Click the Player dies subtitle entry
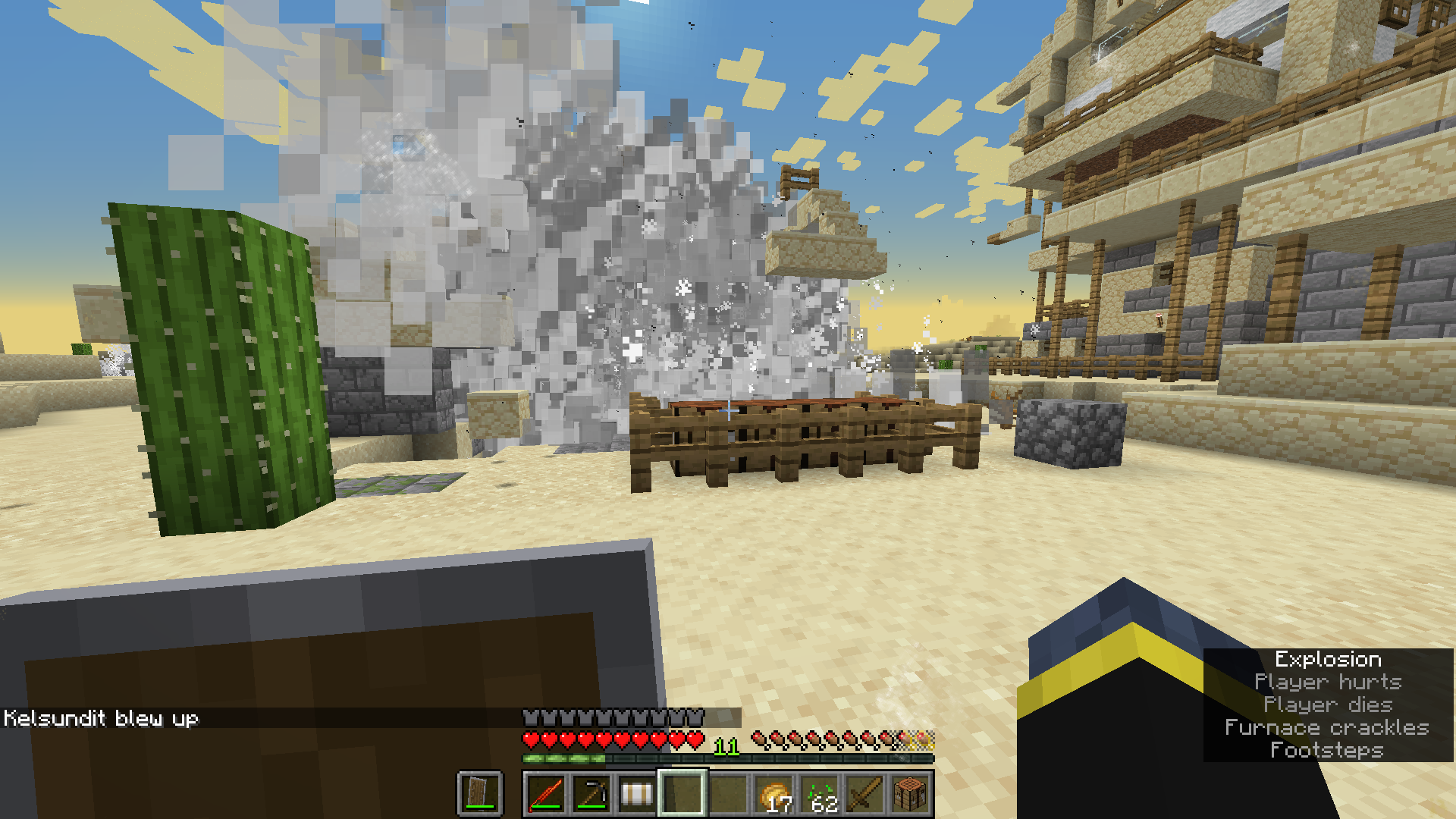Screen dimensions: 1456x819 [1329, 704]
